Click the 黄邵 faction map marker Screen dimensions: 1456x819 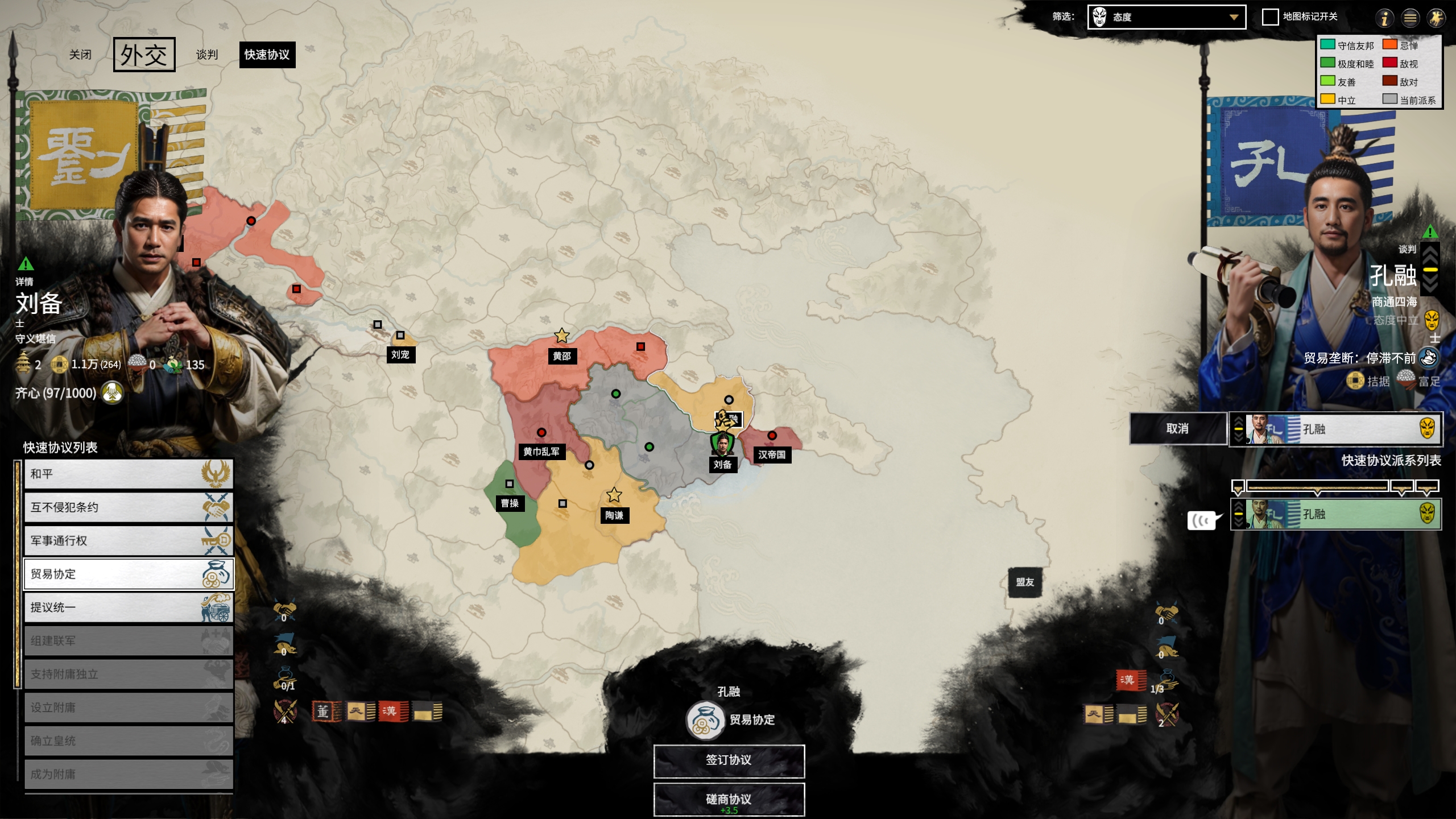pos(562,356)
